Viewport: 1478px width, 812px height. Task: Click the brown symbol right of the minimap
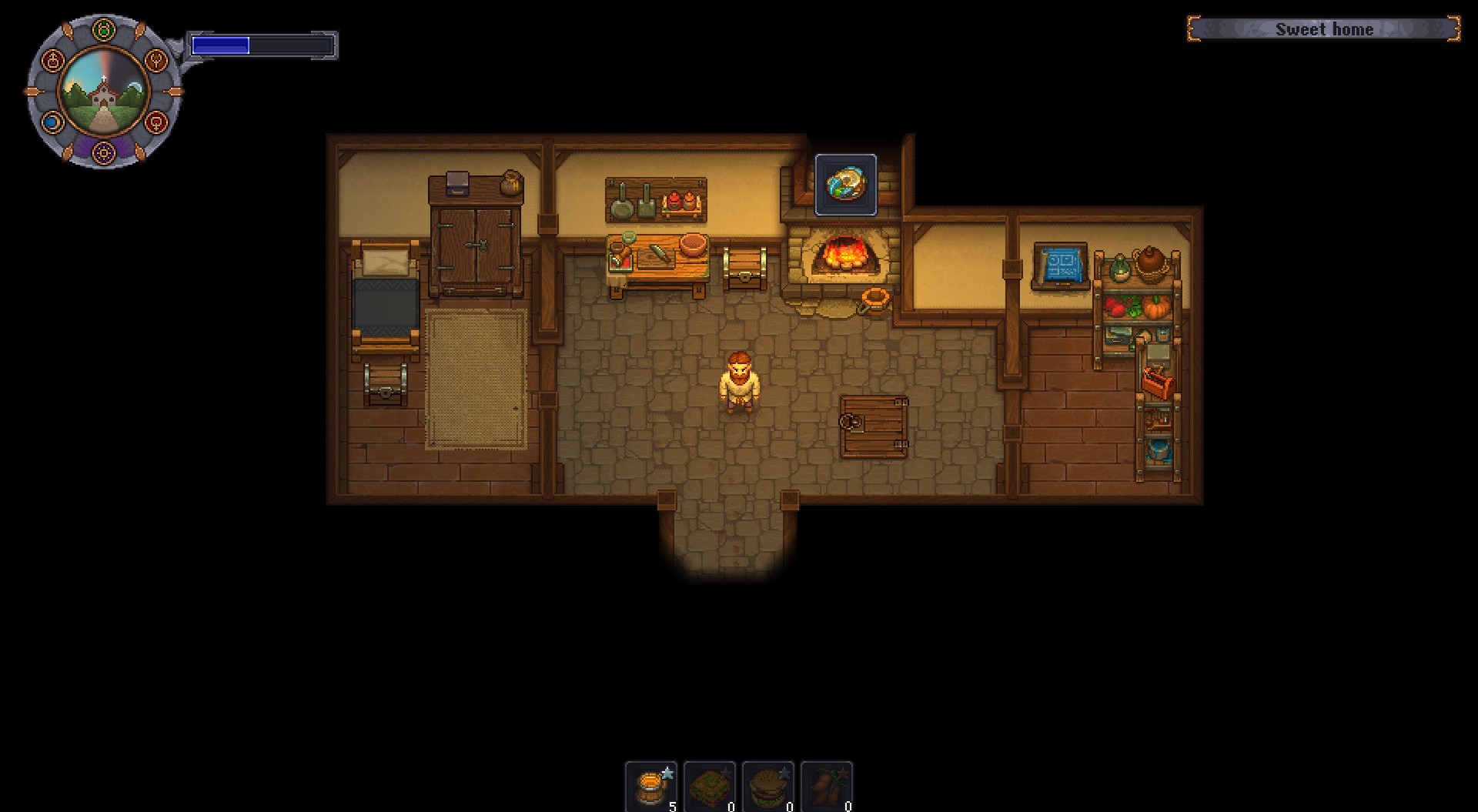[x=155, y=58]
